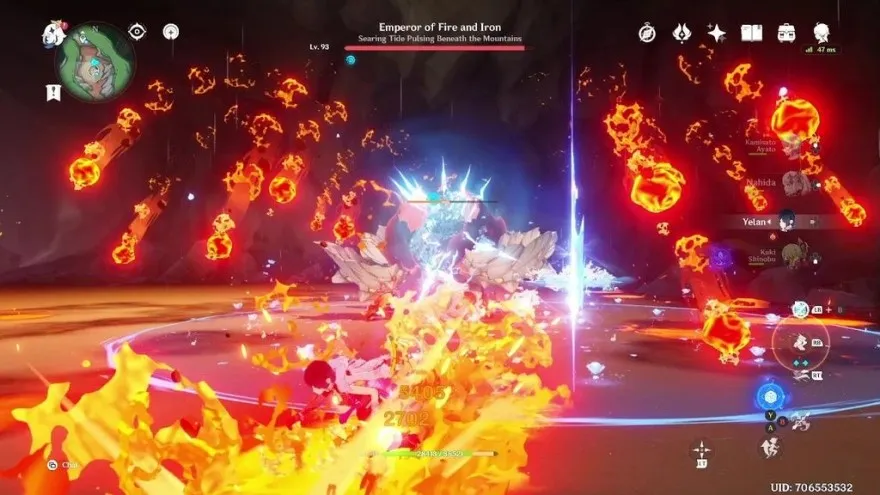Screen dimensions: 880x495
Task: Toggle the elemental sight eye icon
Action: (x=137, y=32)
